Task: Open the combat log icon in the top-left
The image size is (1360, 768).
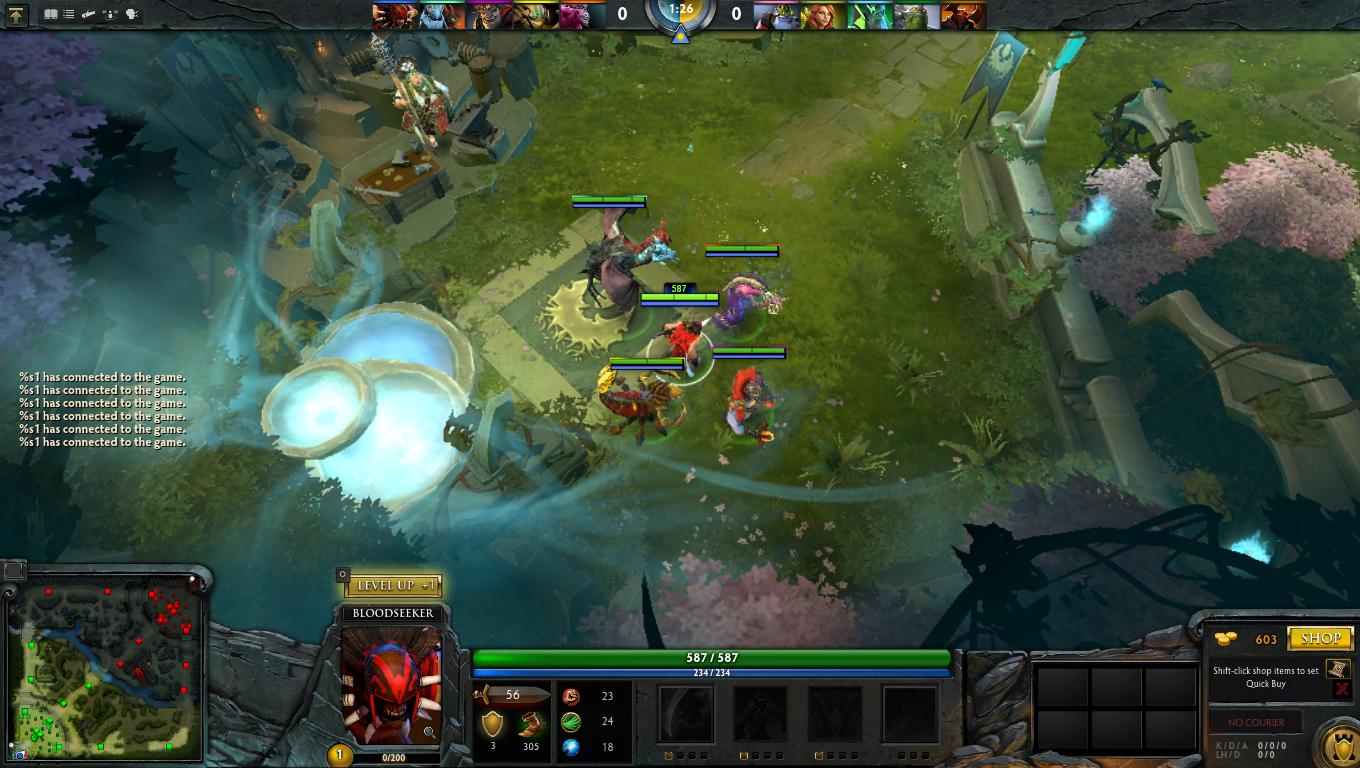Action: point(66,14)
